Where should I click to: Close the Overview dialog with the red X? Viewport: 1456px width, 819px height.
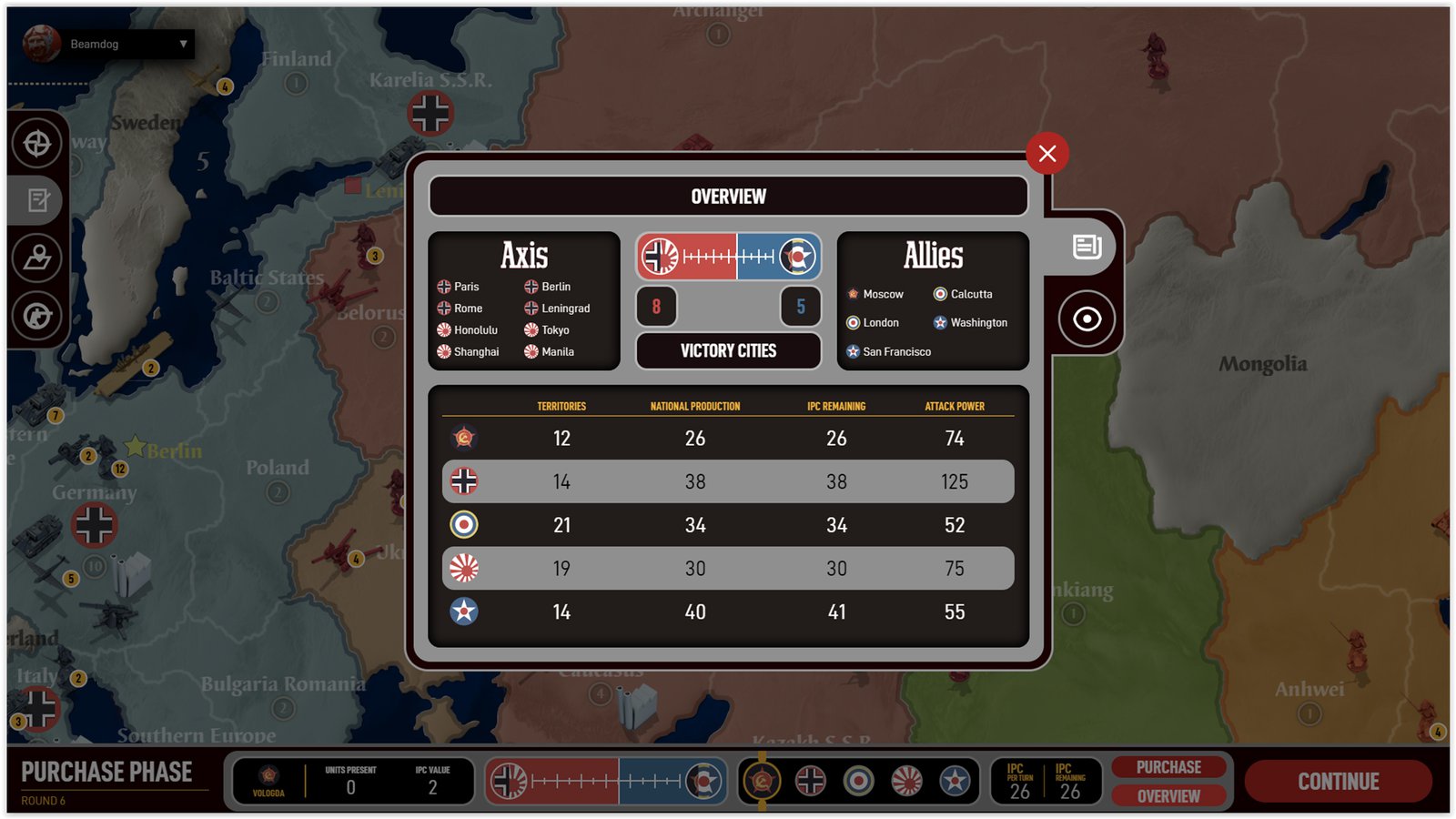[1046, 154]
